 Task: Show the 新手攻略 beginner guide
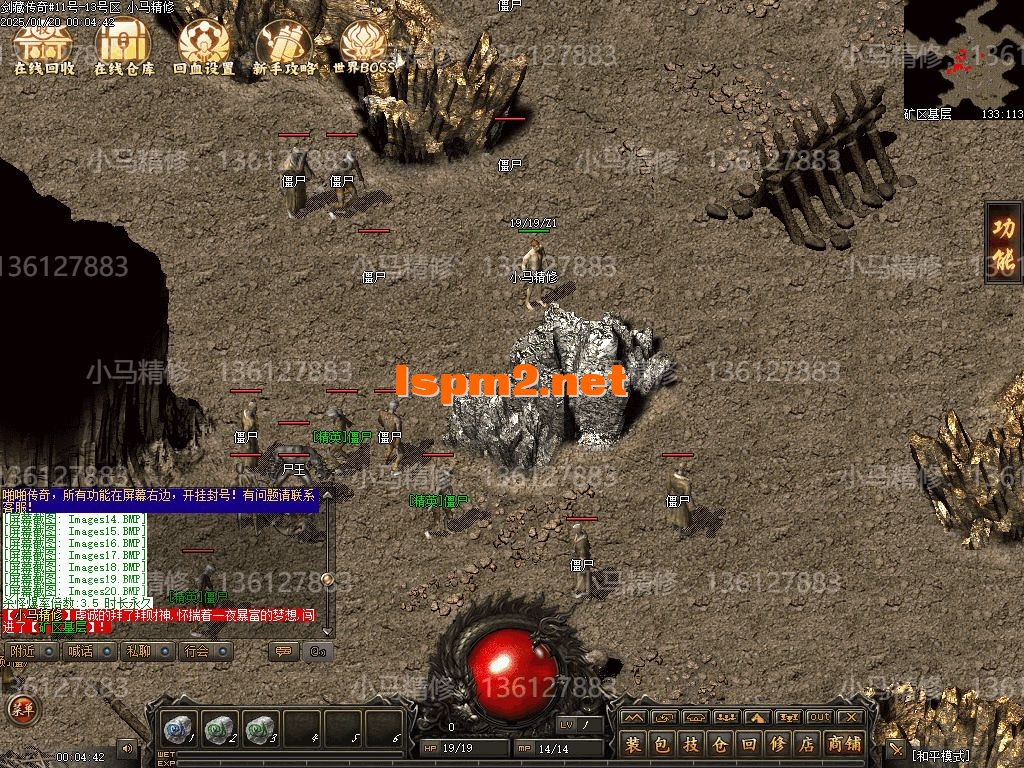click(x=285, y=46)
